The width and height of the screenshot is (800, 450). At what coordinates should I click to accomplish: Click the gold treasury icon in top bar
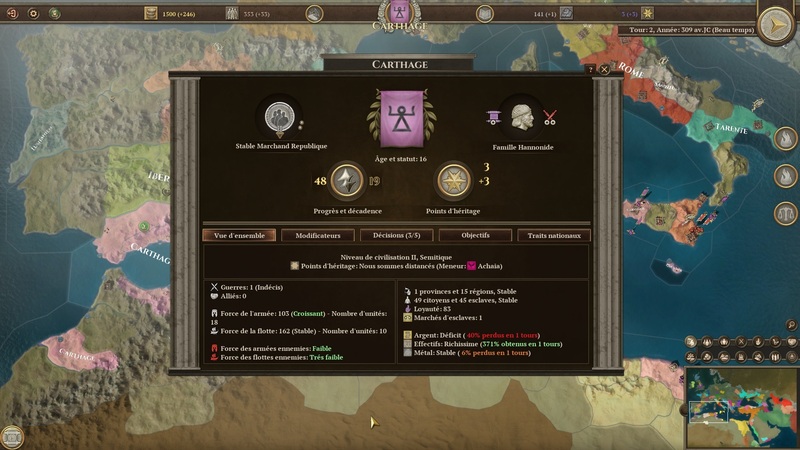pos(151,13)
